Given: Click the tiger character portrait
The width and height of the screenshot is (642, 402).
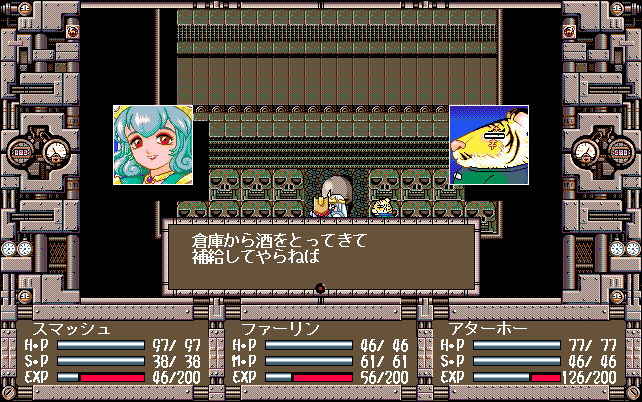Looking at the screenshot, I should [489, 145].
